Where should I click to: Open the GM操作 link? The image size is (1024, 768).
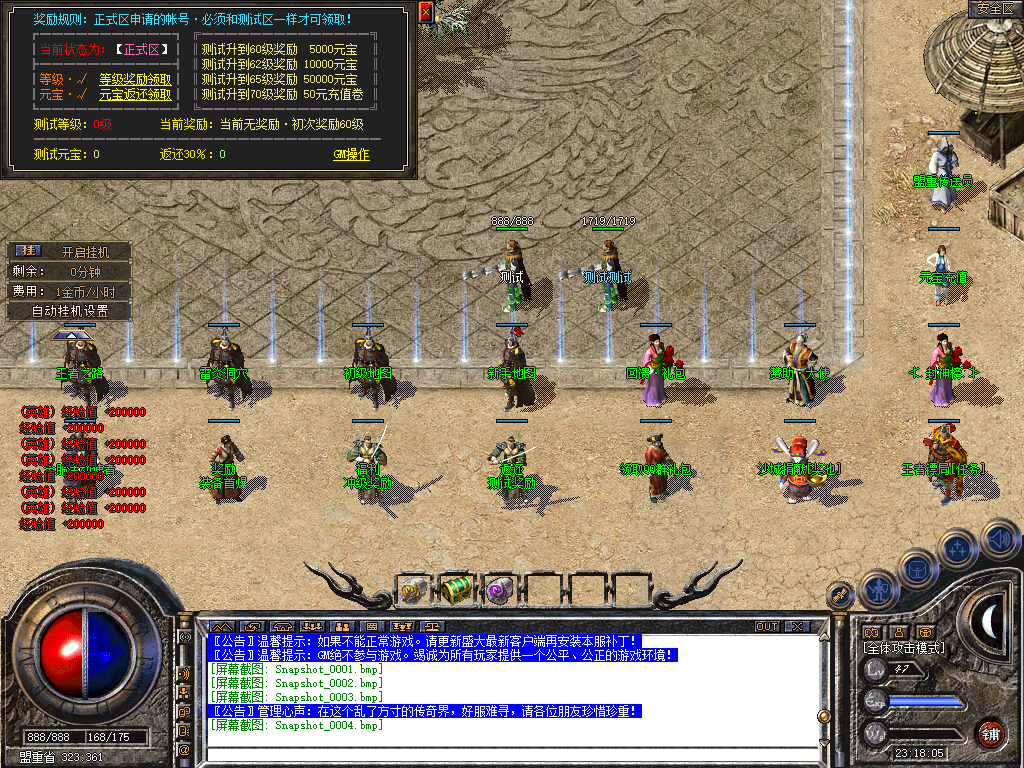[351, 155]
